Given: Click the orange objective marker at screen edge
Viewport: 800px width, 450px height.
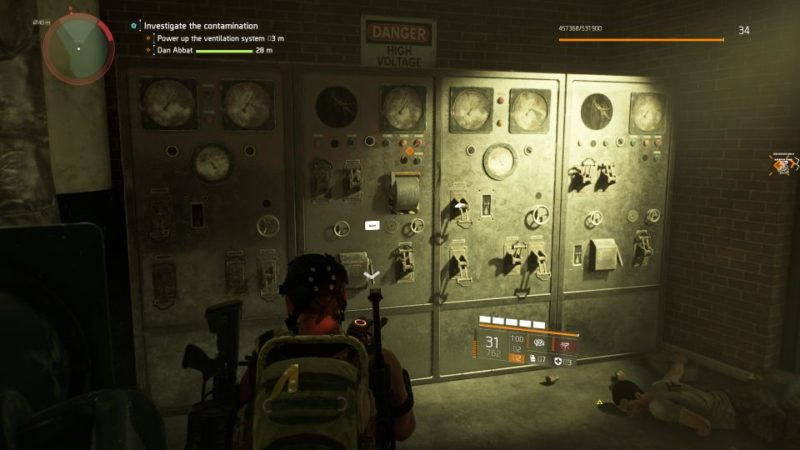Looking at the screenshot, I should tap(782, 163).
